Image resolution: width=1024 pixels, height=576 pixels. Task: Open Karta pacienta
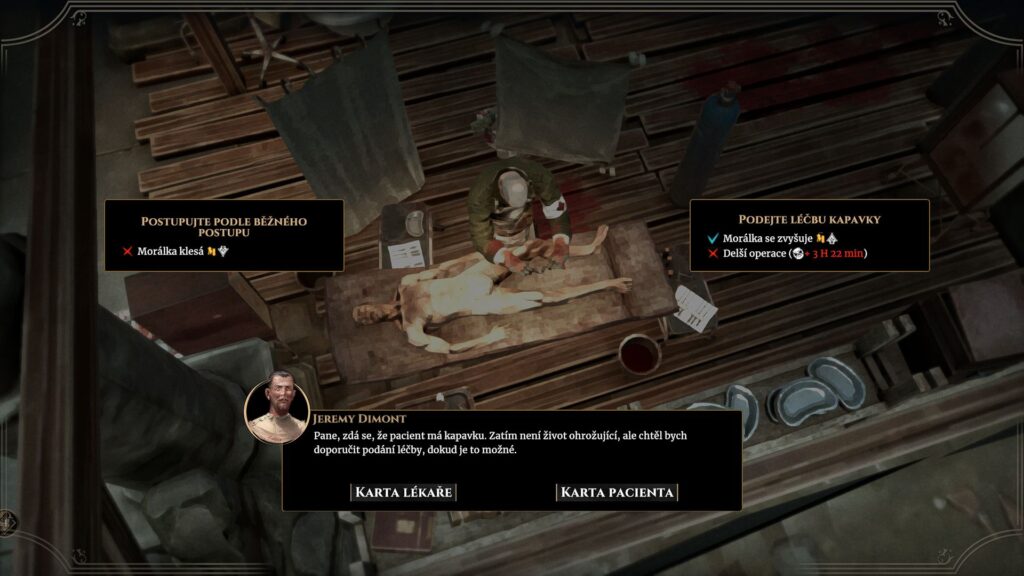point(616,492)
